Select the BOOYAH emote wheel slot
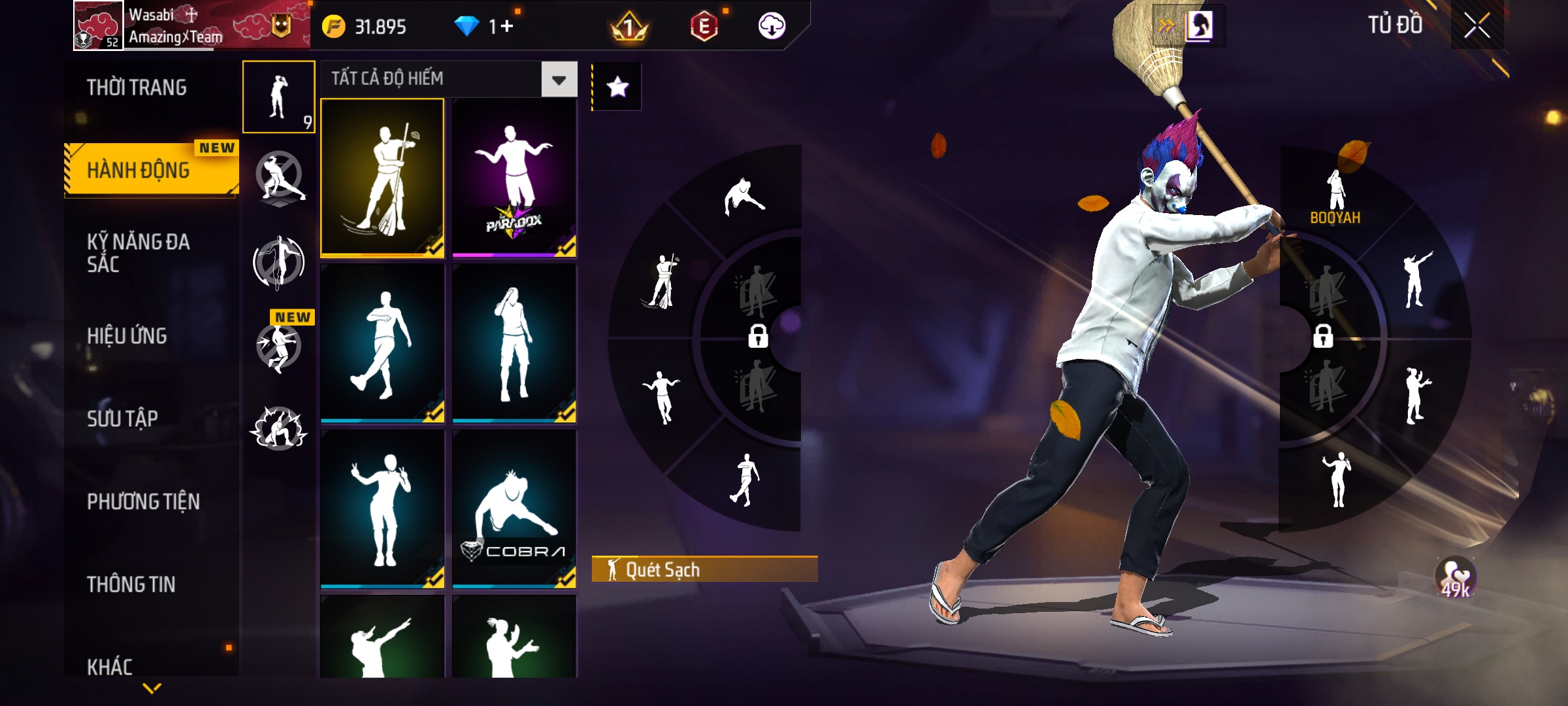Image resolution: width=1568 pixels, height=706 pixels. coord(1335,196)
